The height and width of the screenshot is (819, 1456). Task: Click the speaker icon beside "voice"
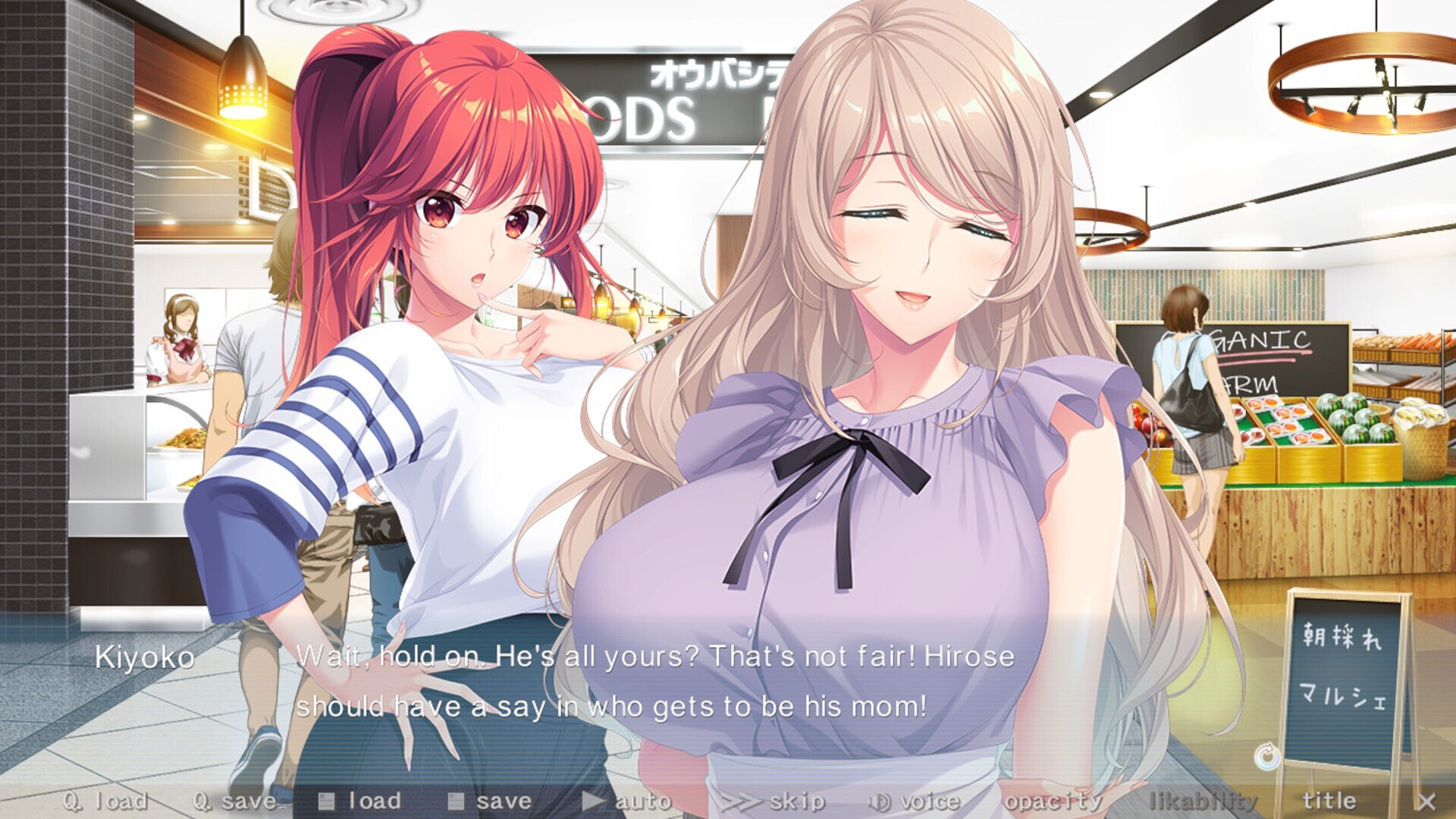878,800
